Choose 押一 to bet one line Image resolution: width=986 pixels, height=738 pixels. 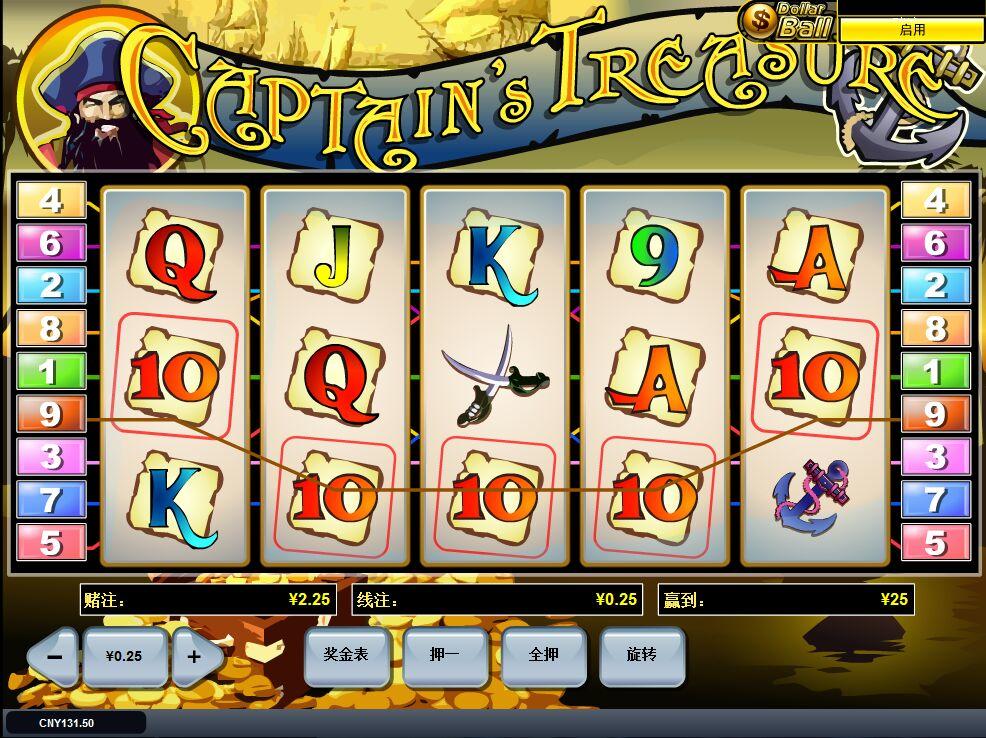point(444,655)
